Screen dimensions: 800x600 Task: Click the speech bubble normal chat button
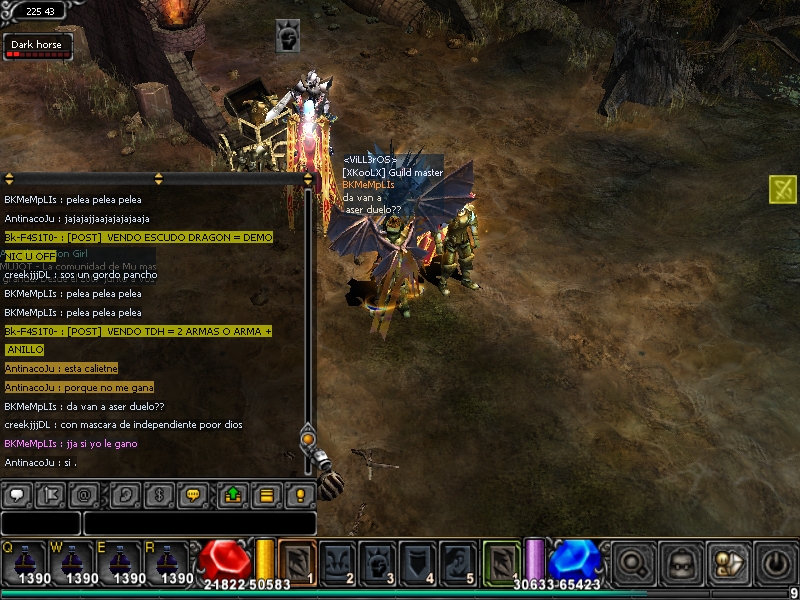17,494
